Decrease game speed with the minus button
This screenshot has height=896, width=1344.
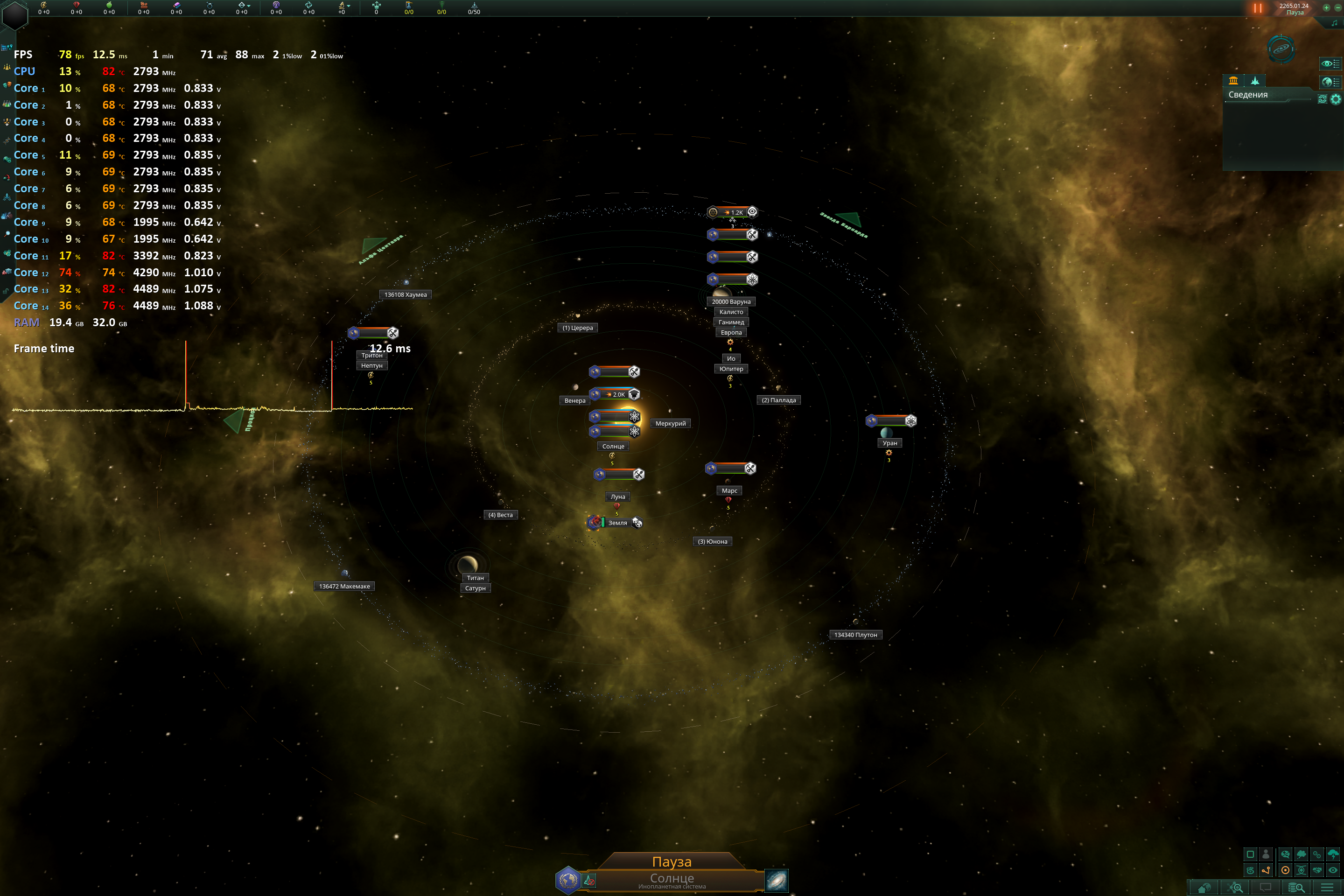(x=1338, y=7)
